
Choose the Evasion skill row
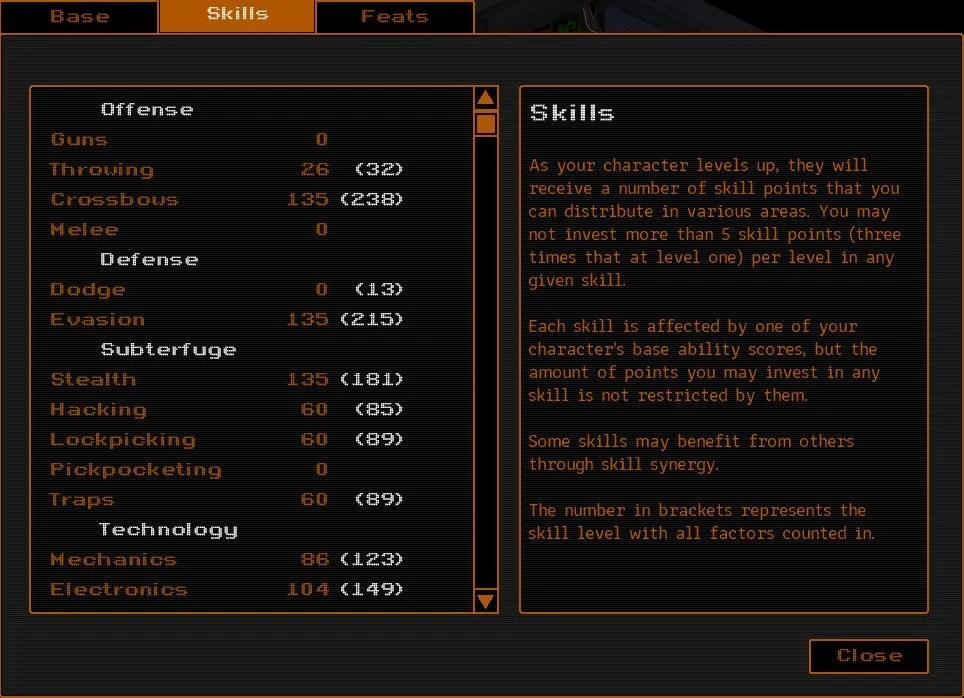(x=98, y=320)
